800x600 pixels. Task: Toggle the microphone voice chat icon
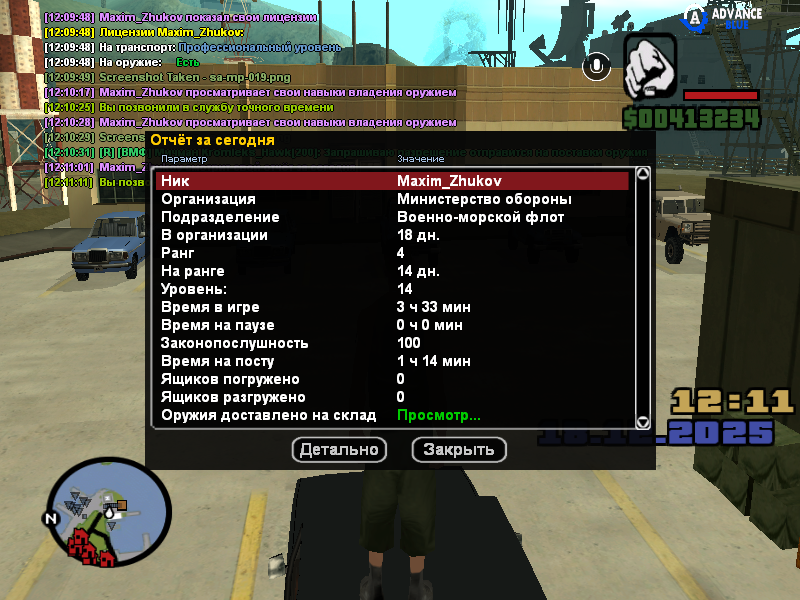coord(599,66)
